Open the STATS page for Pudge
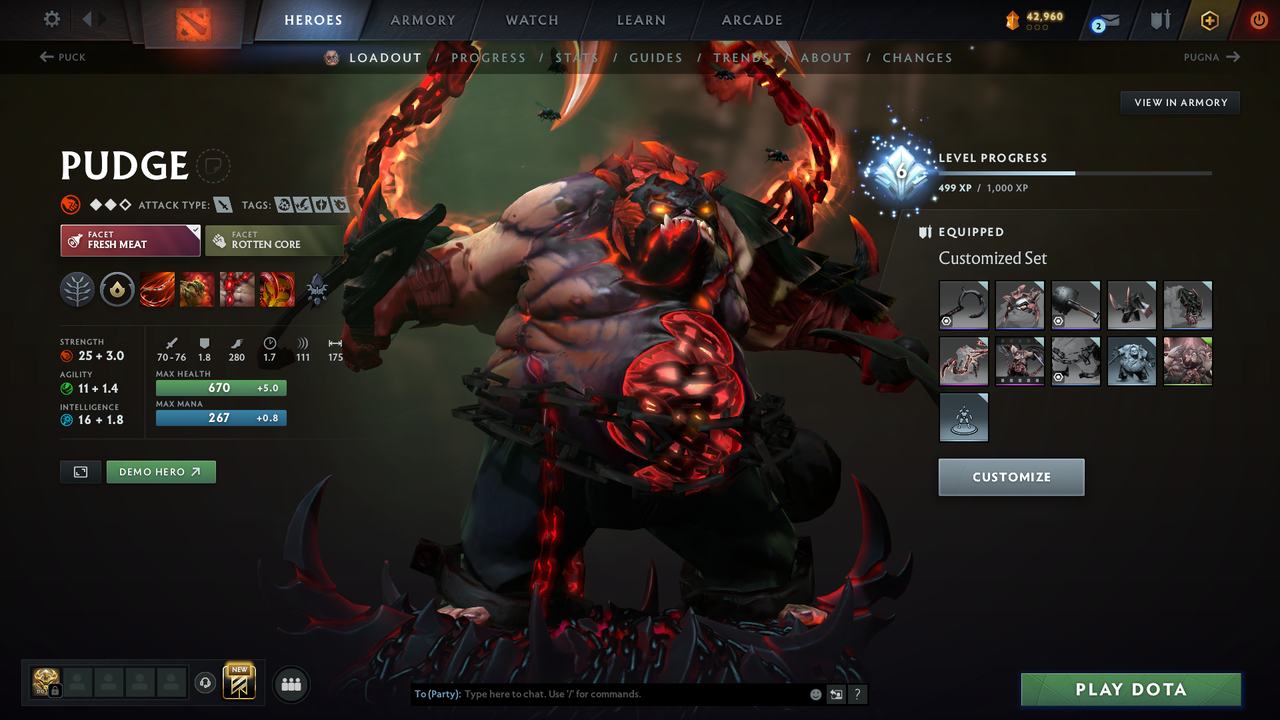This screenshot has height=720, width=1280. [577, 57]
